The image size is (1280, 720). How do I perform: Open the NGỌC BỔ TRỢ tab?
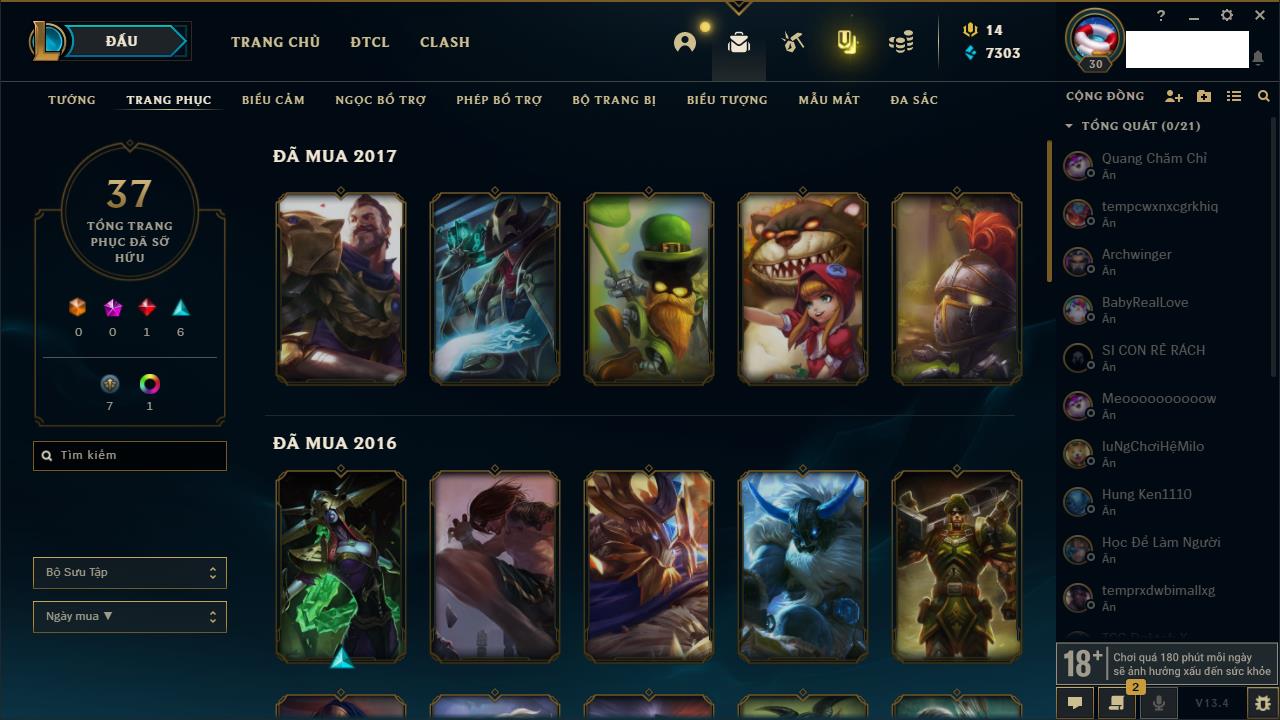click(380, 100)
